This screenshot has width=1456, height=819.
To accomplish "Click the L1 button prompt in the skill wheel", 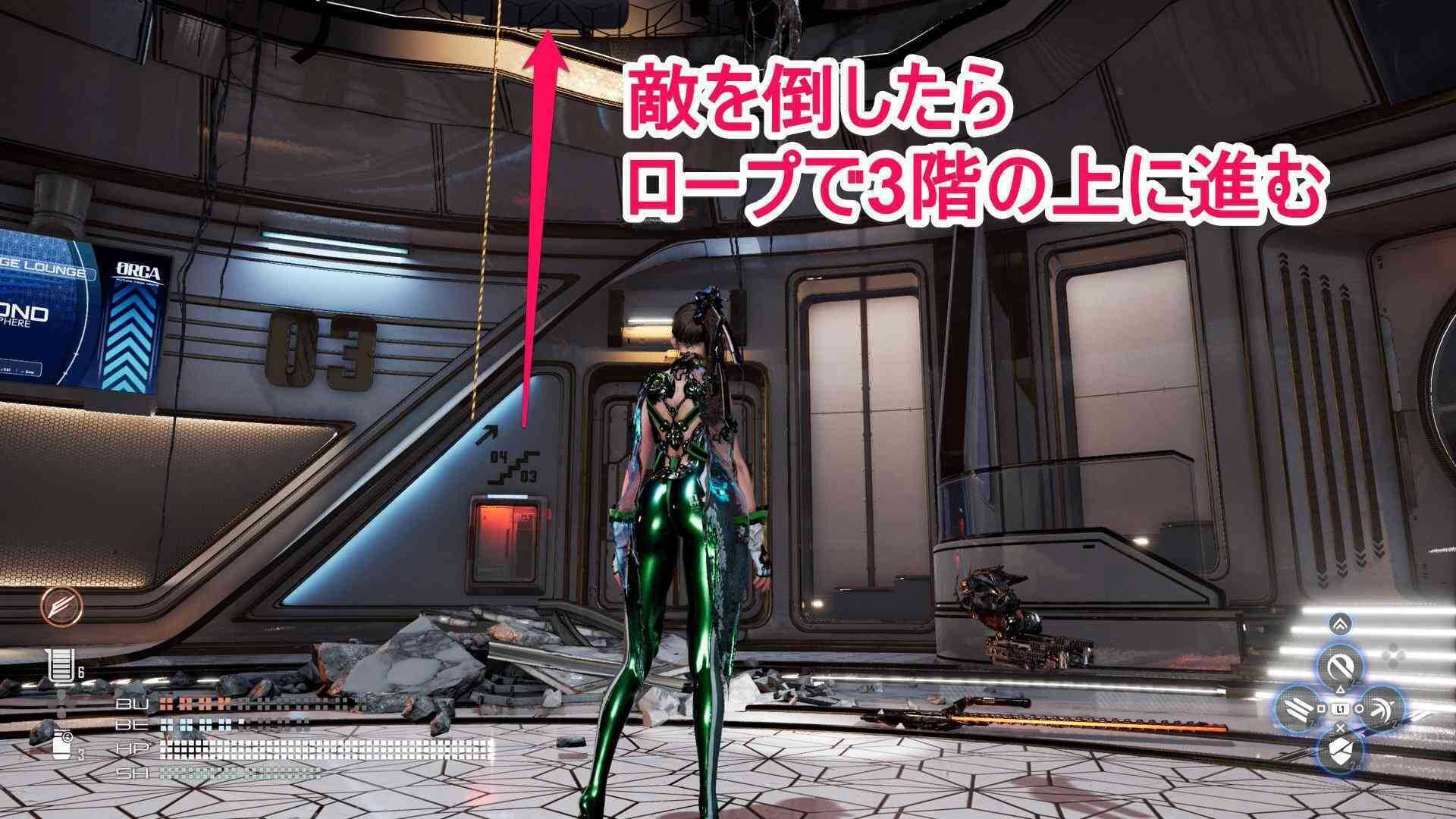I will click(1341, 708).
